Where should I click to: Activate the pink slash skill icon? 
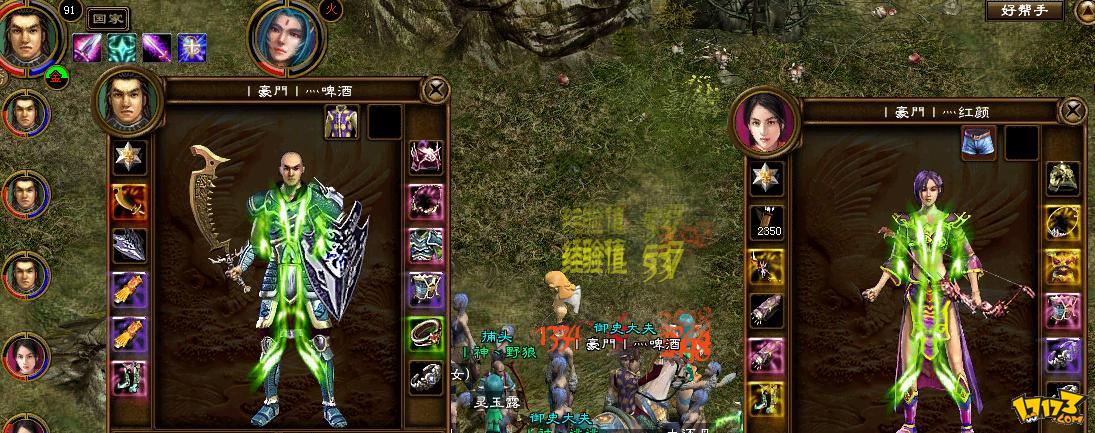[x=87, y=47]
